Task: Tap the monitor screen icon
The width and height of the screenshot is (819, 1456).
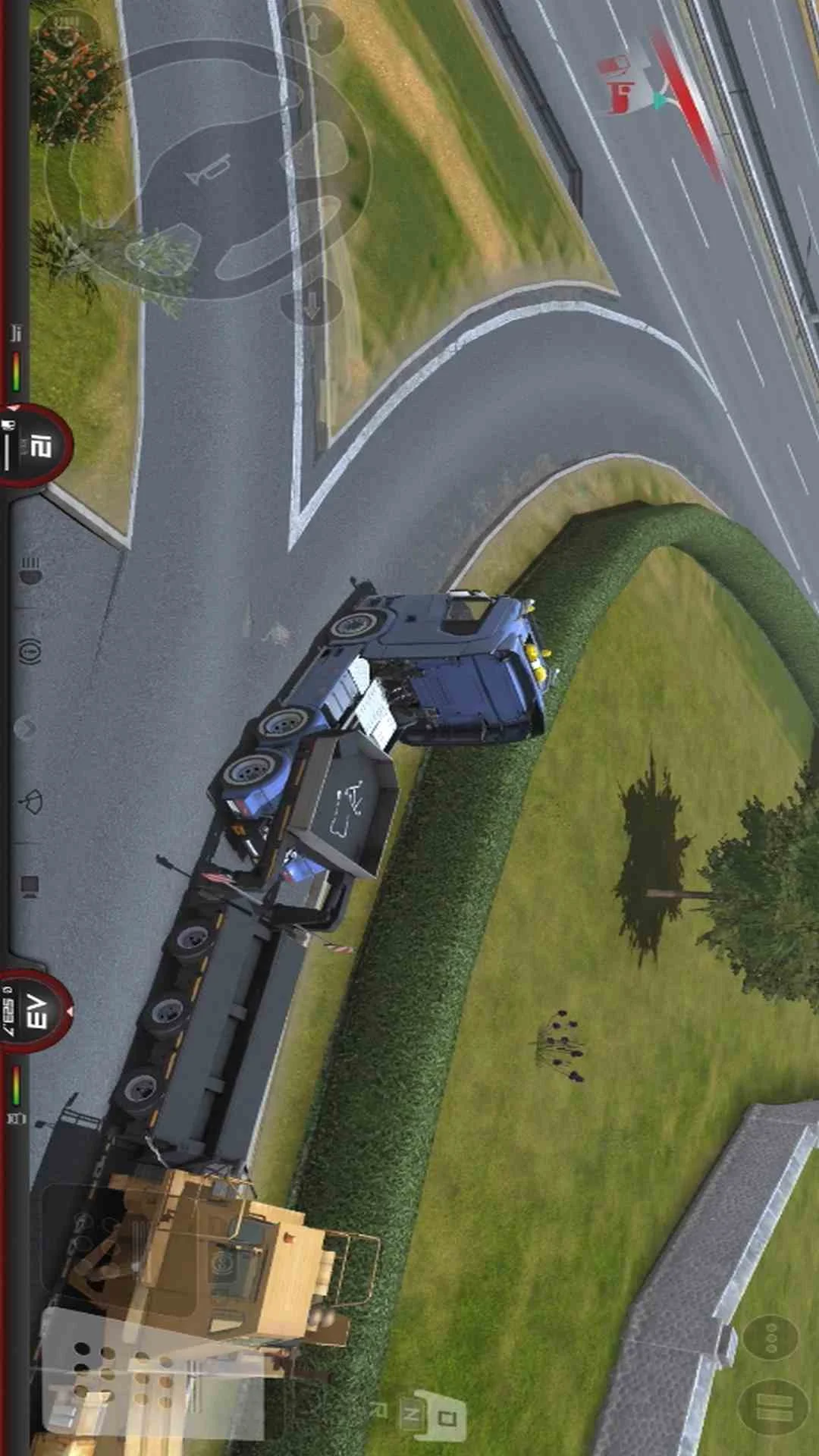Action: [x=30, y=885]
